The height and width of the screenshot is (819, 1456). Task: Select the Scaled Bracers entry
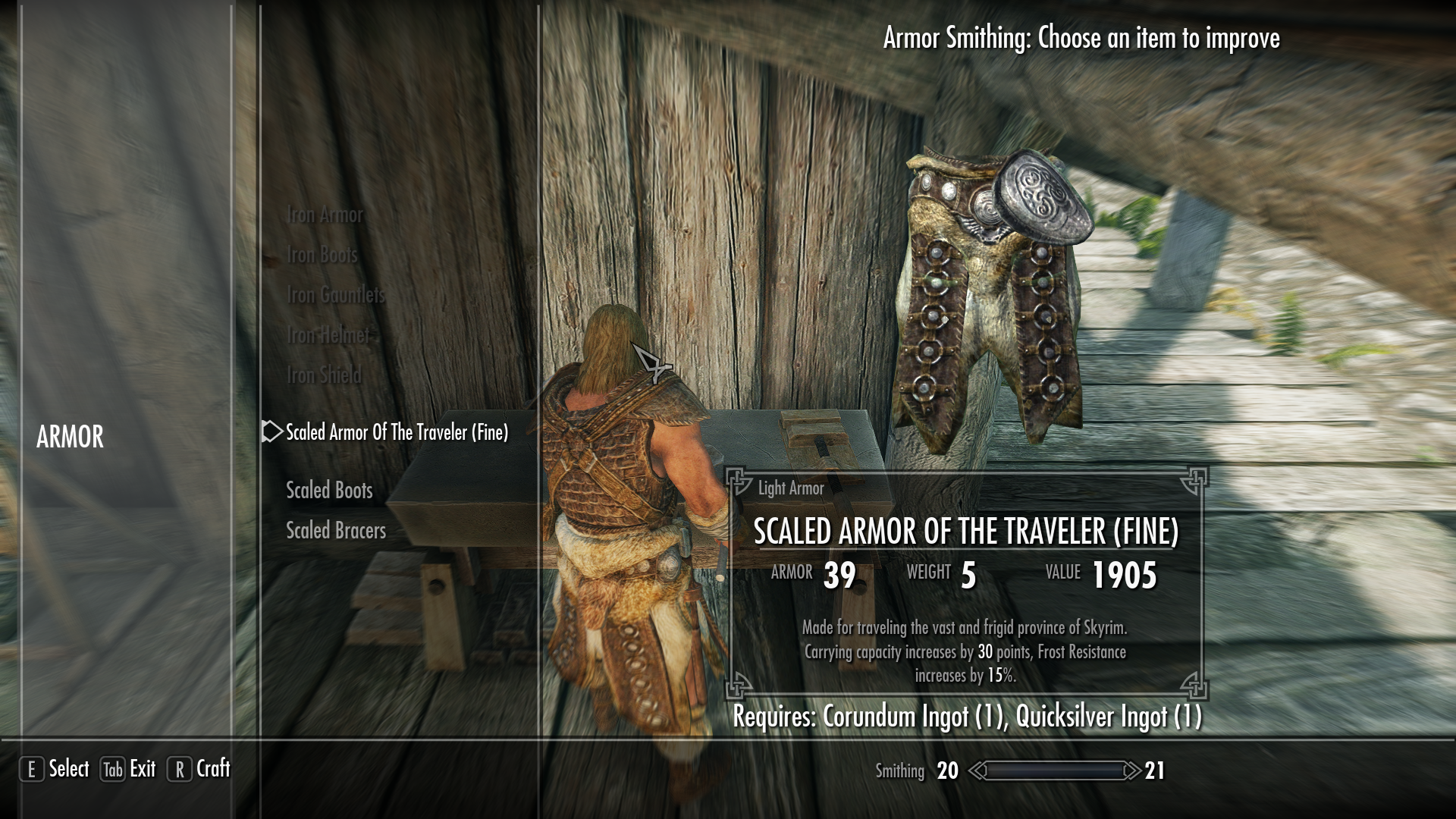[335, 531]
